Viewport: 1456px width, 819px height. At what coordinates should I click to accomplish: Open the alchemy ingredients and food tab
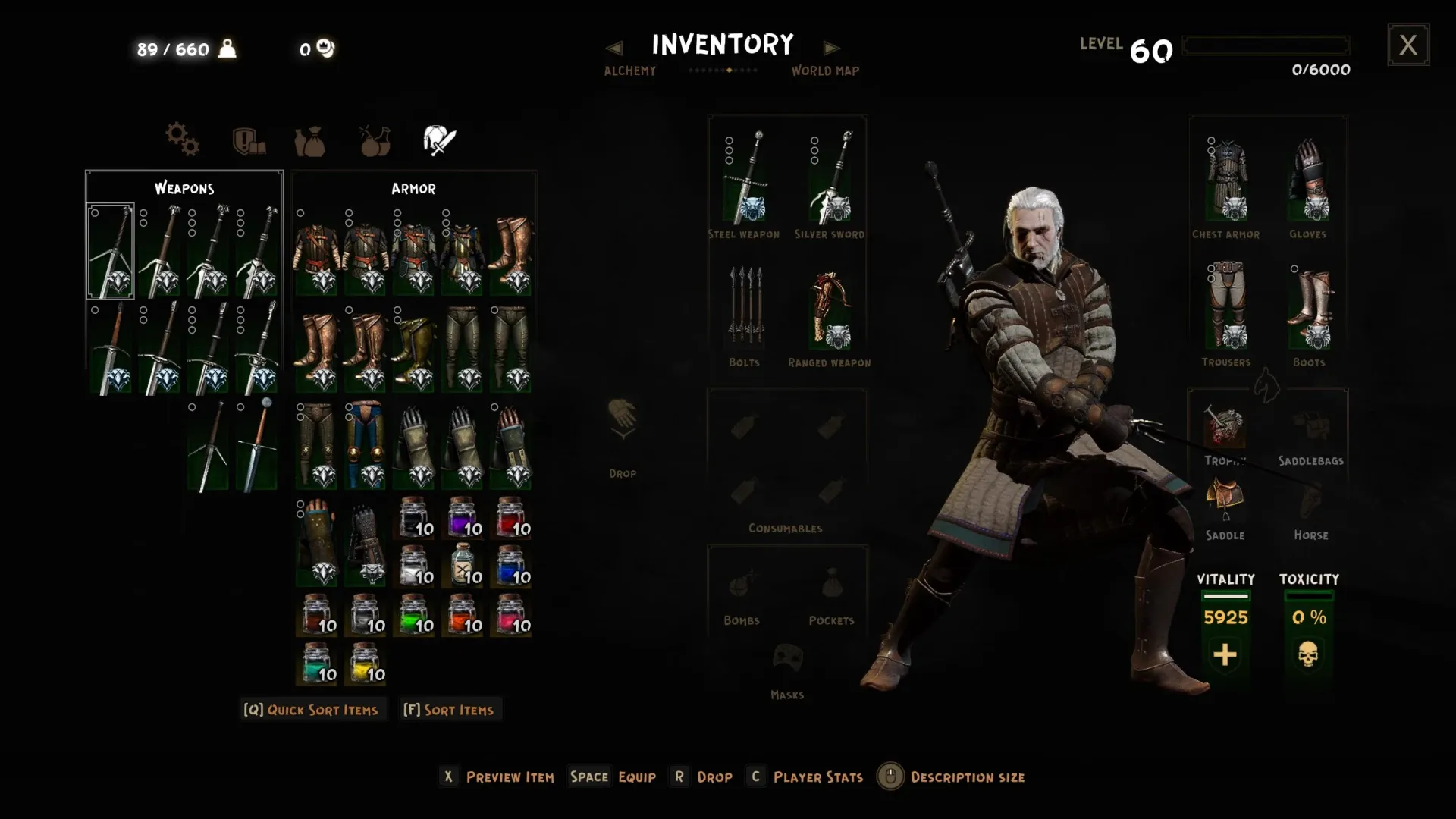click(375, 140)
